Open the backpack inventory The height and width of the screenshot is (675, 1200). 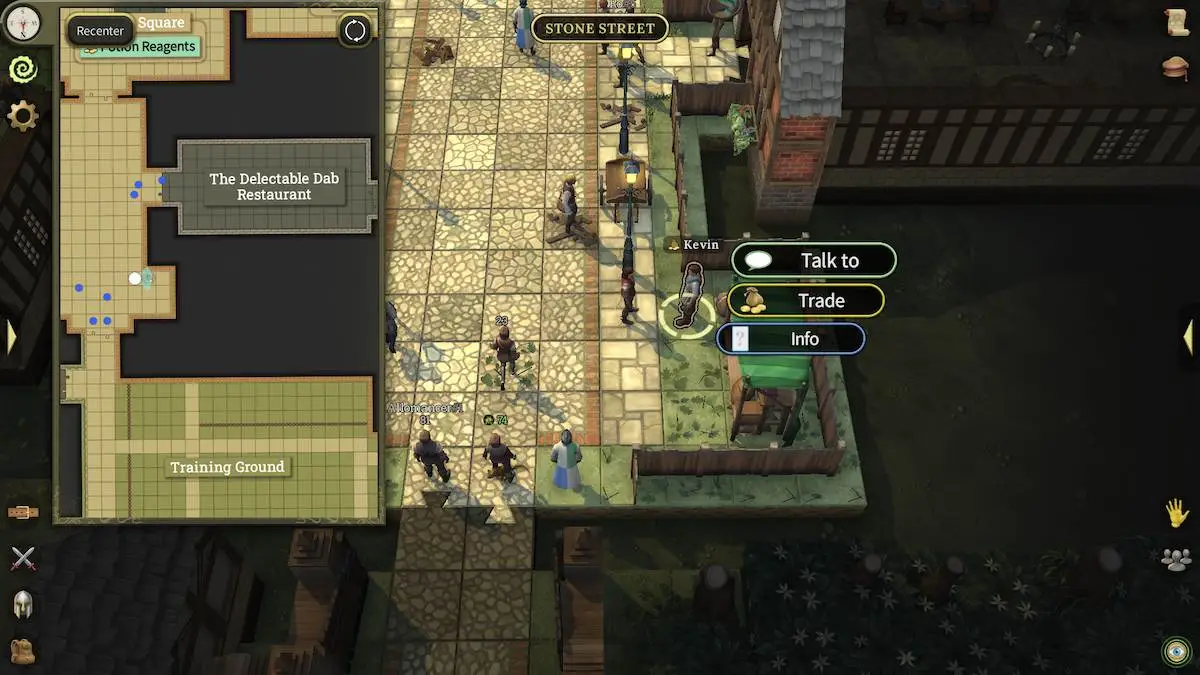click(22, 651)
